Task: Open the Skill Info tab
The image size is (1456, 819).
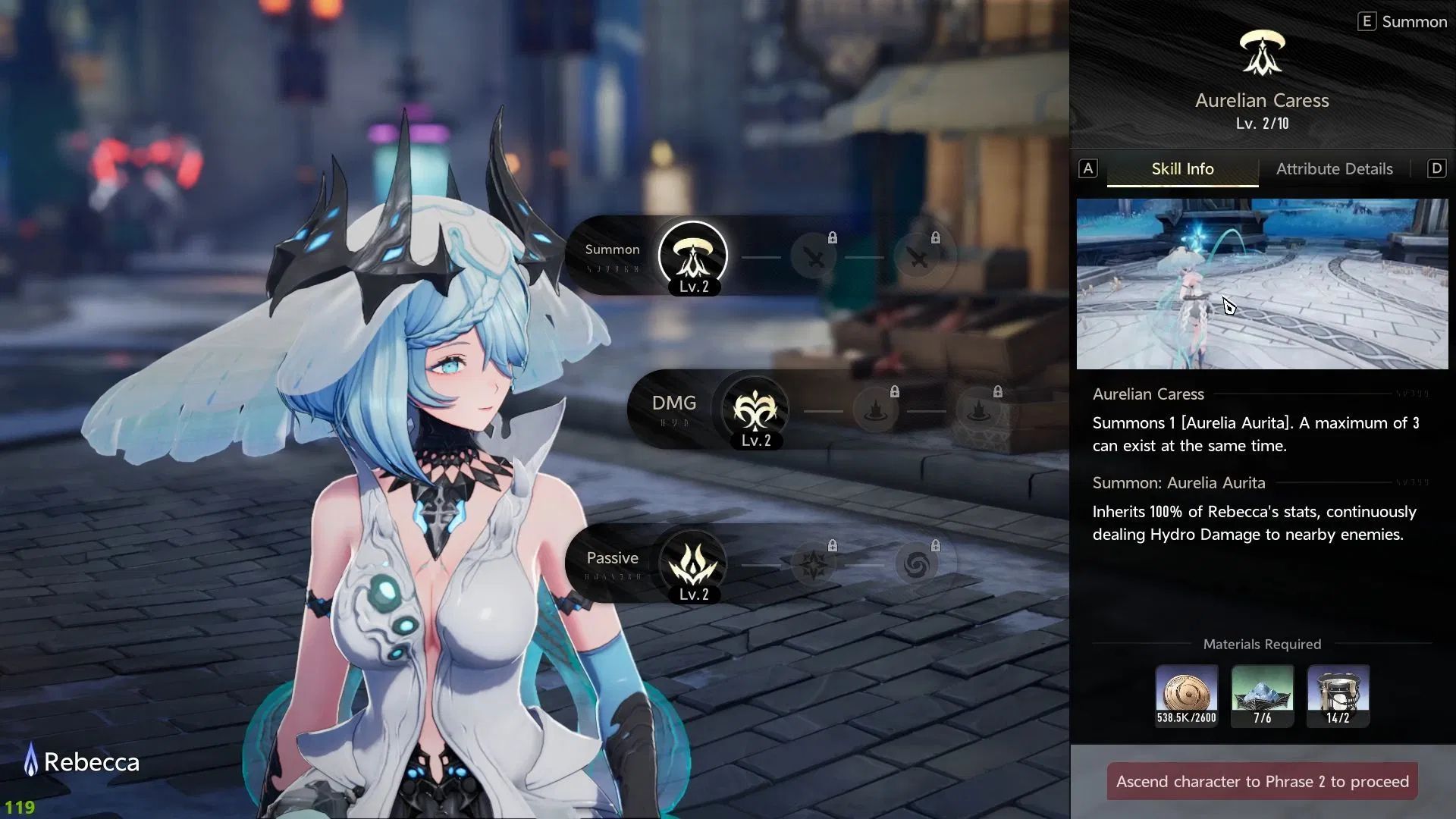Action: point(1182,168)
